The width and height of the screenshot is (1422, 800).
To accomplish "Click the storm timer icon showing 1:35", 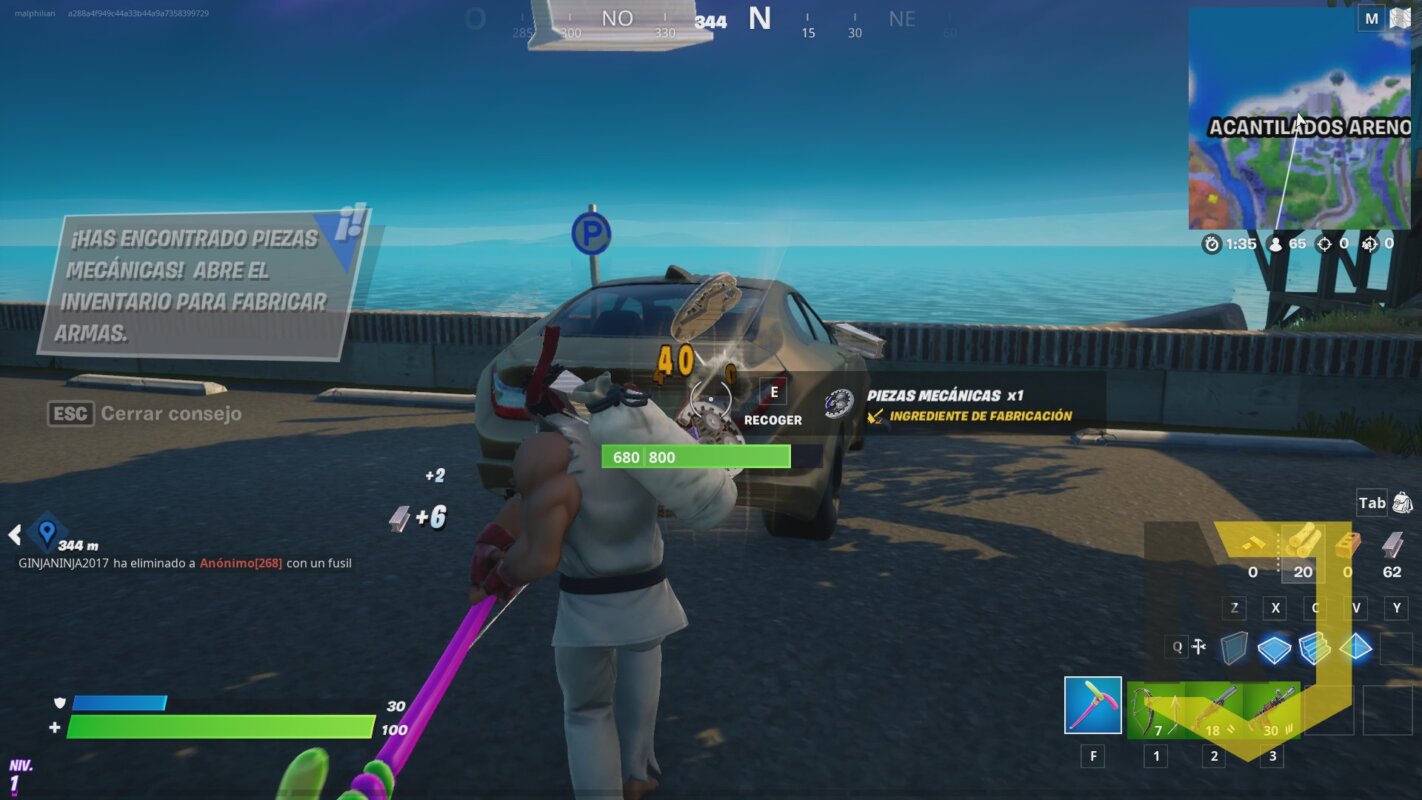I will pyautogui.click(x=1212, y=241).
